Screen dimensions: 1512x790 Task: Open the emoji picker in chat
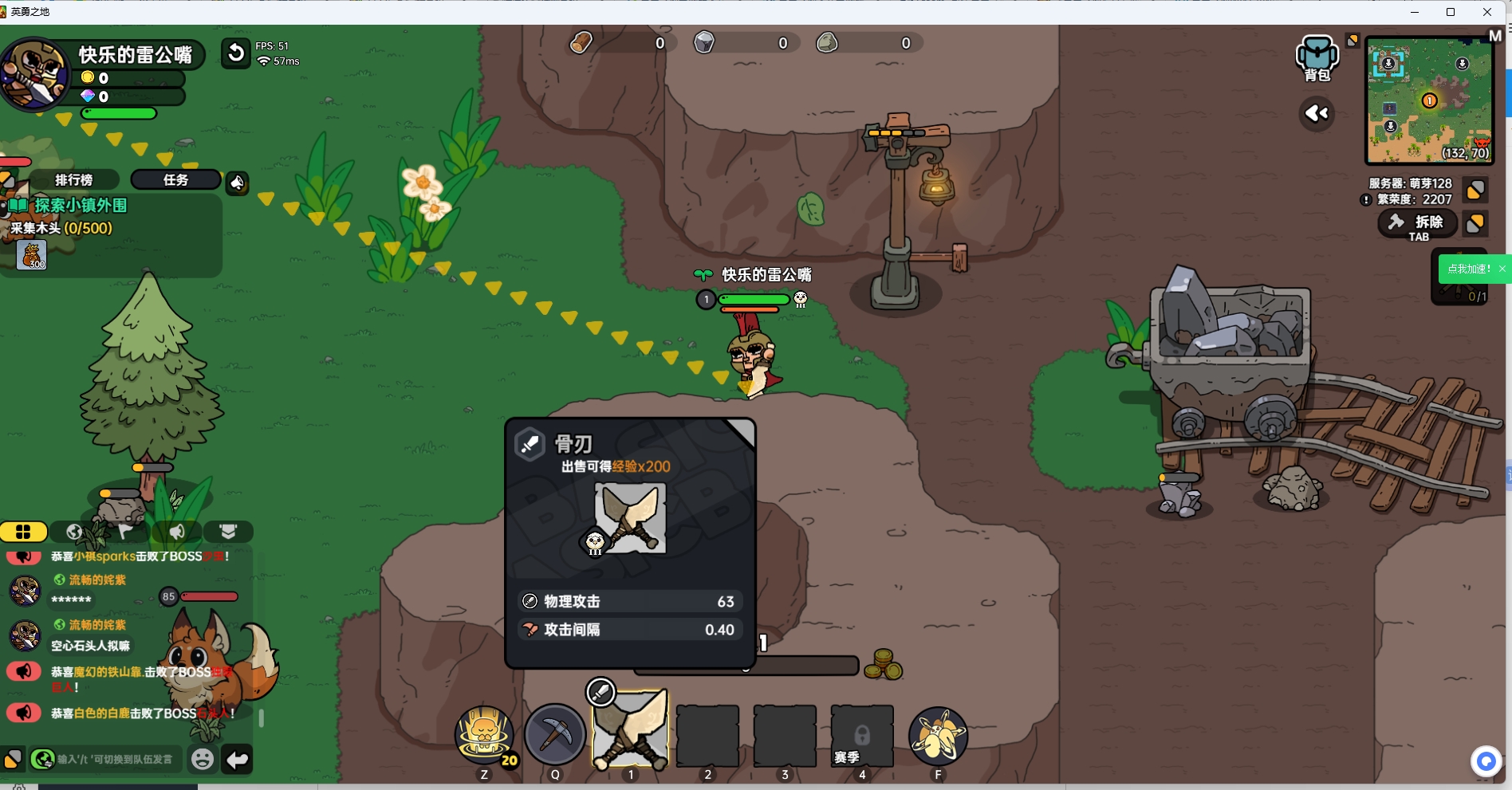[x=203, y=760]
